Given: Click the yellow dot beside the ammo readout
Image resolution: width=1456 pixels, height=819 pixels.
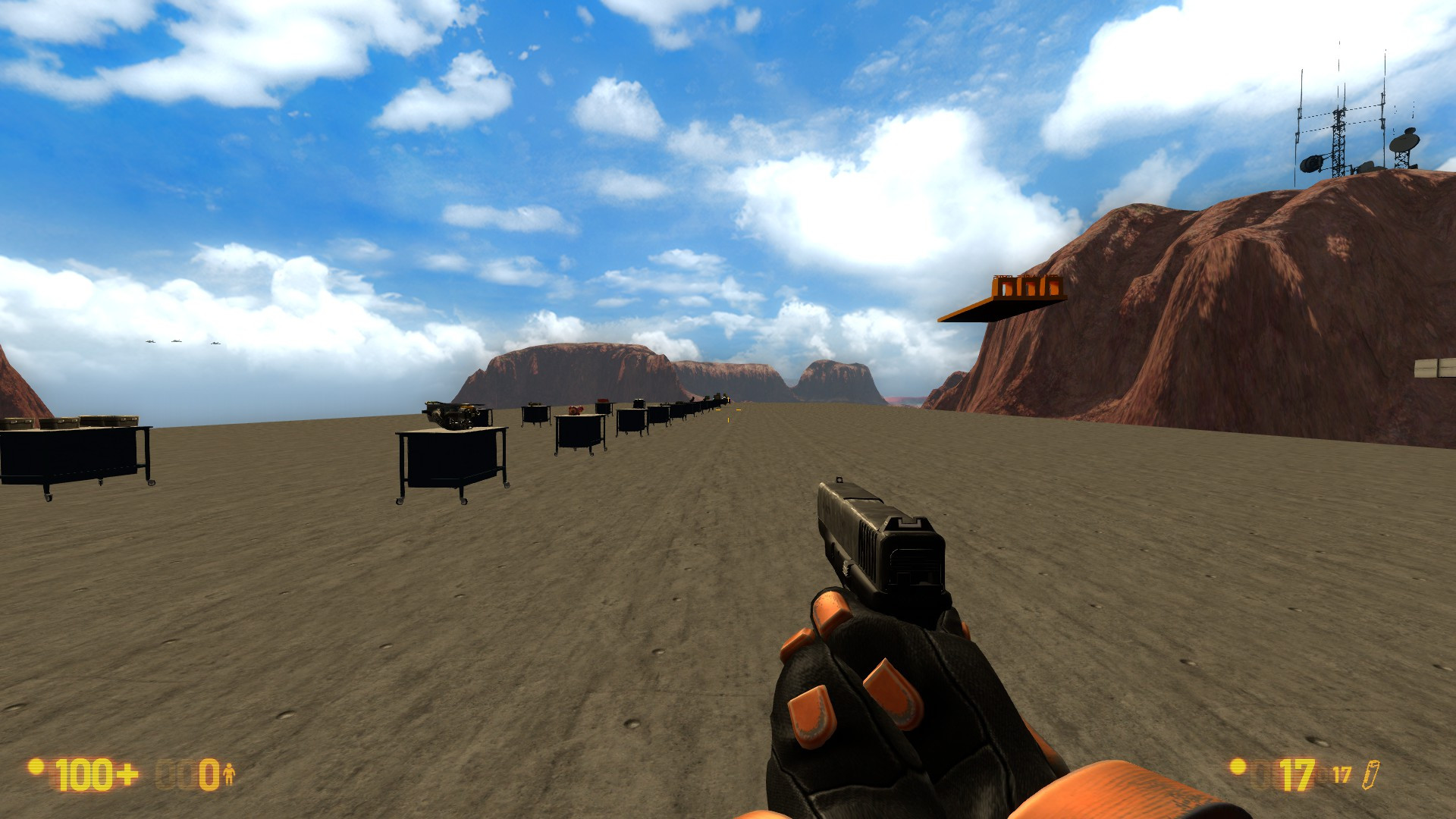Looking at the screenshot, I should point(1235,770).
